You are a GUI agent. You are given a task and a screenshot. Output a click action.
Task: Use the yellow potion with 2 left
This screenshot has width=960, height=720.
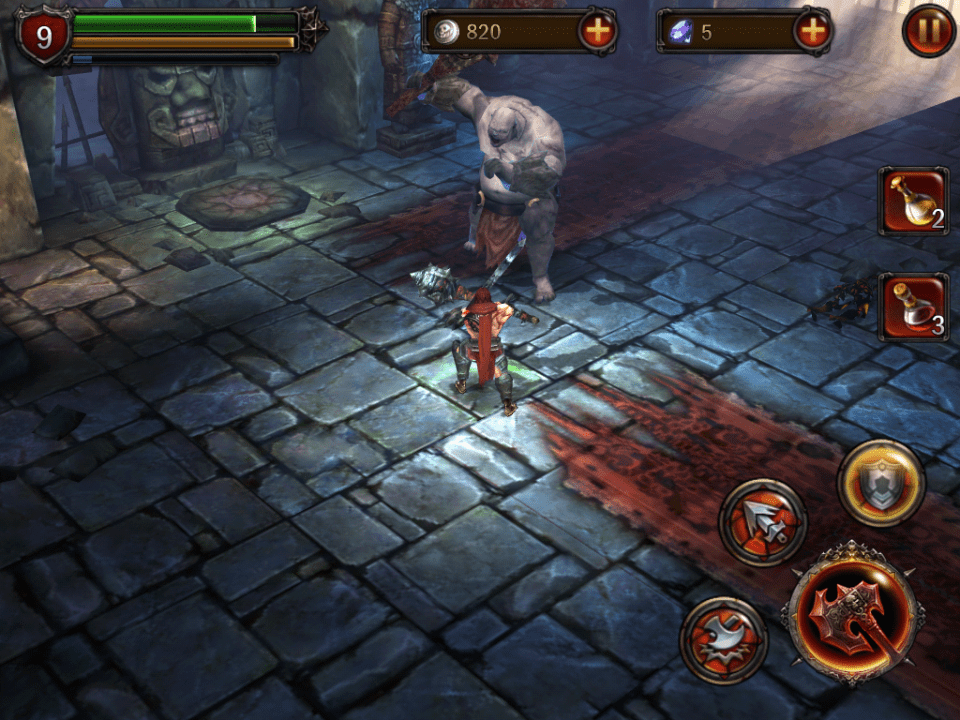(x=913, y=201)
